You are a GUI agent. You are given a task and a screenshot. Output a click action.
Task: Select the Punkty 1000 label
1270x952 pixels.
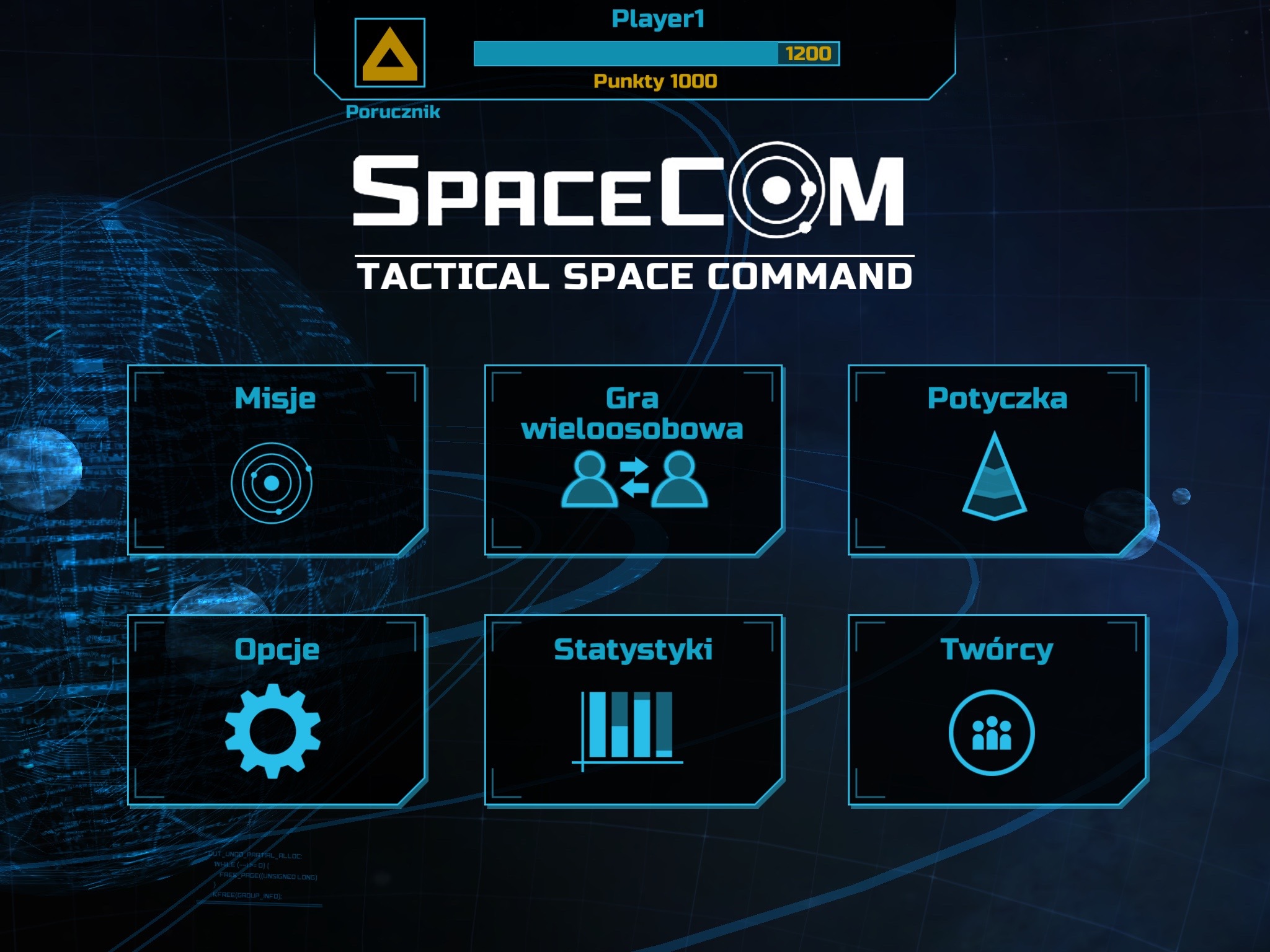tap(654, 81)
